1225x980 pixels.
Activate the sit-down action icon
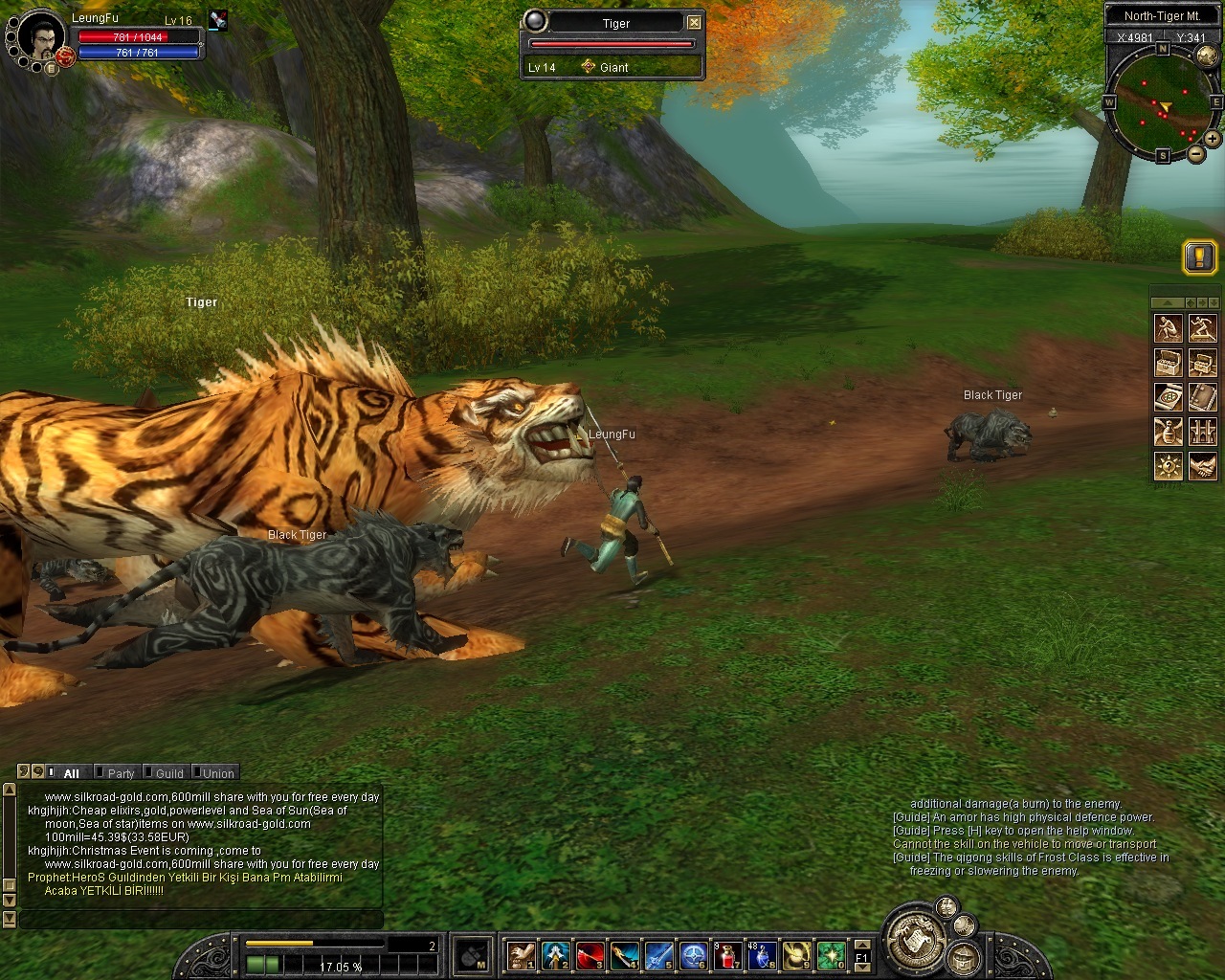coord(1168,329)
